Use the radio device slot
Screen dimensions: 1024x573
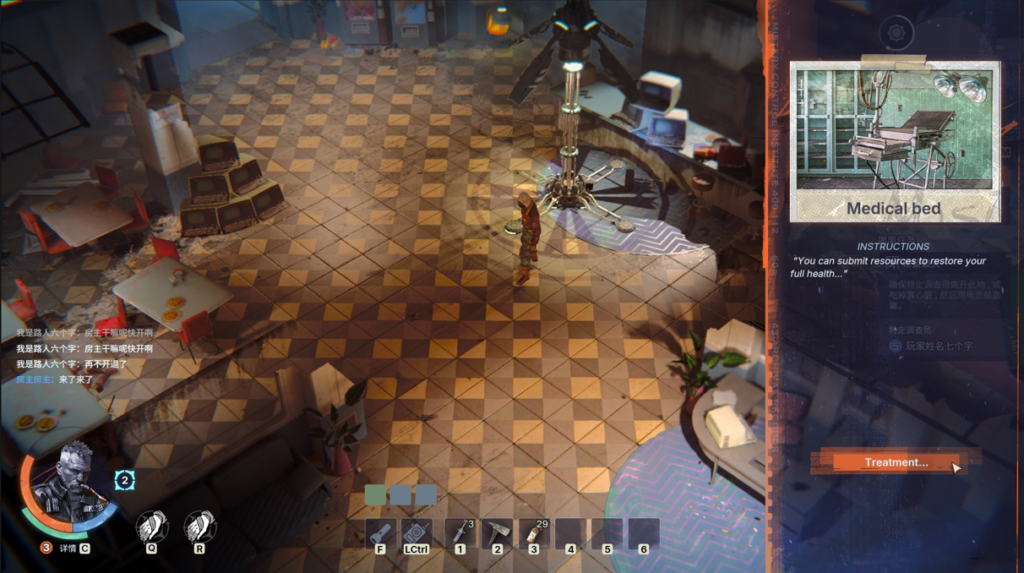(x=416, y=533)
